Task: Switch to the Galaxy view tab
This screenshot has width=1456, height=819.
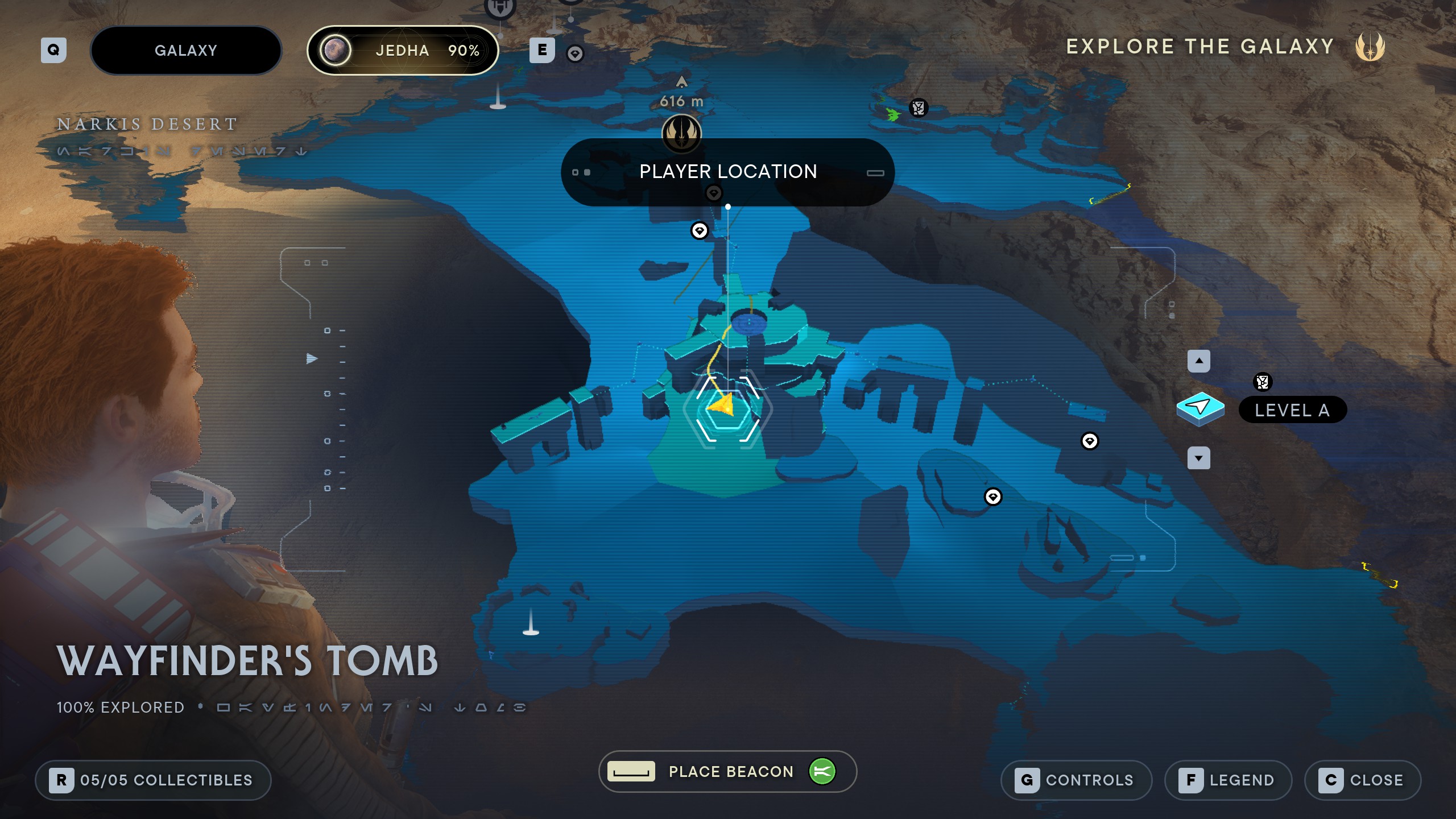Action: pos(185,51)
